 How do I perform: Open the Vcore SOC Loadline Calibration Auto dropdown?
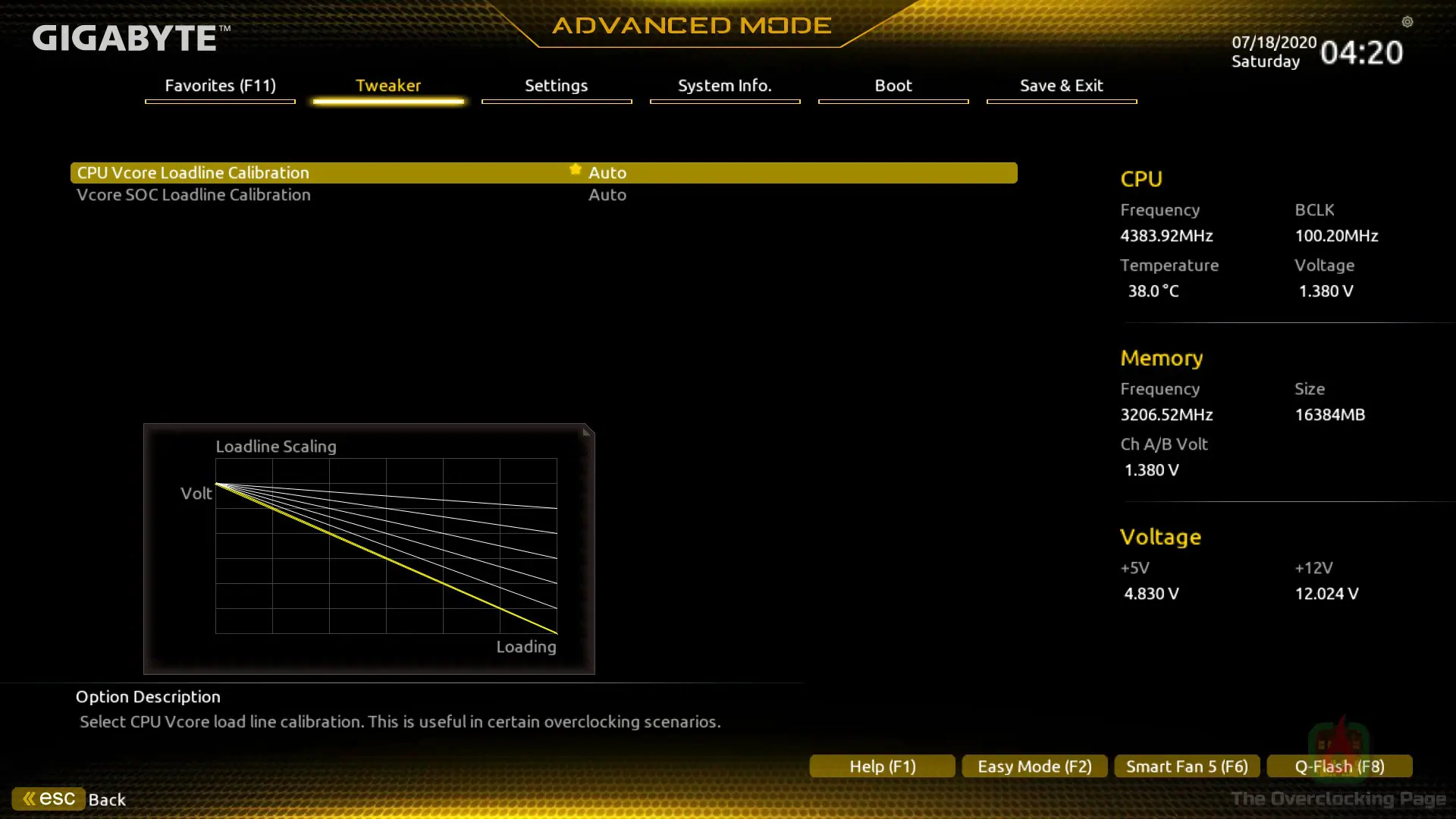click(x=607, y=195)
